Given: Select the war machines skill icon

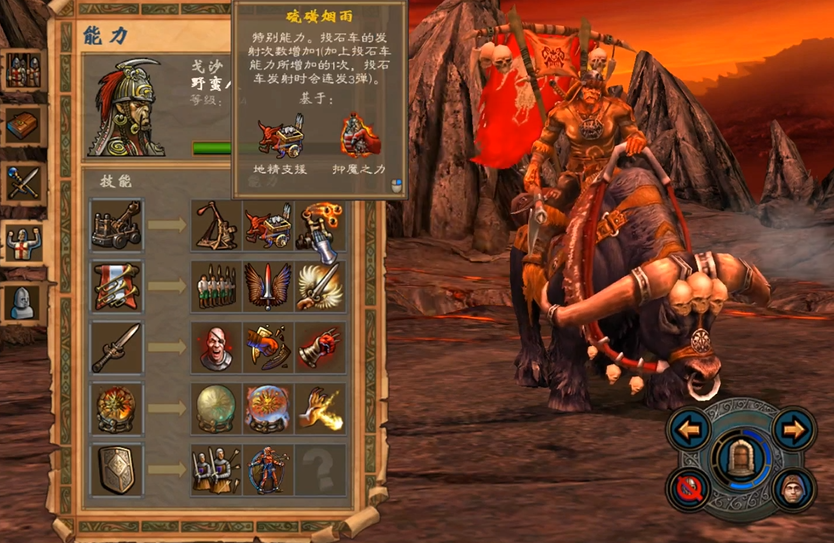Looking at the screenshot, I should tap(117, 225).
